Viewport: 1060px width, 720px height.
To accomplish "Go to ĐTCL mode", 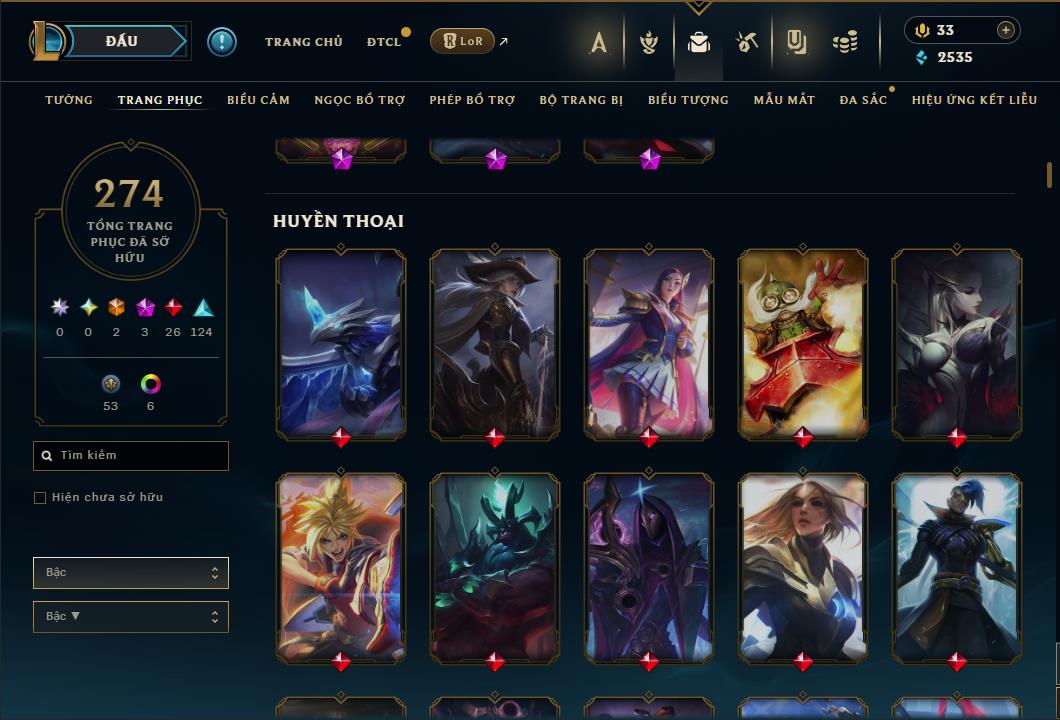I will pyautogui.click(x=384, y=42).
